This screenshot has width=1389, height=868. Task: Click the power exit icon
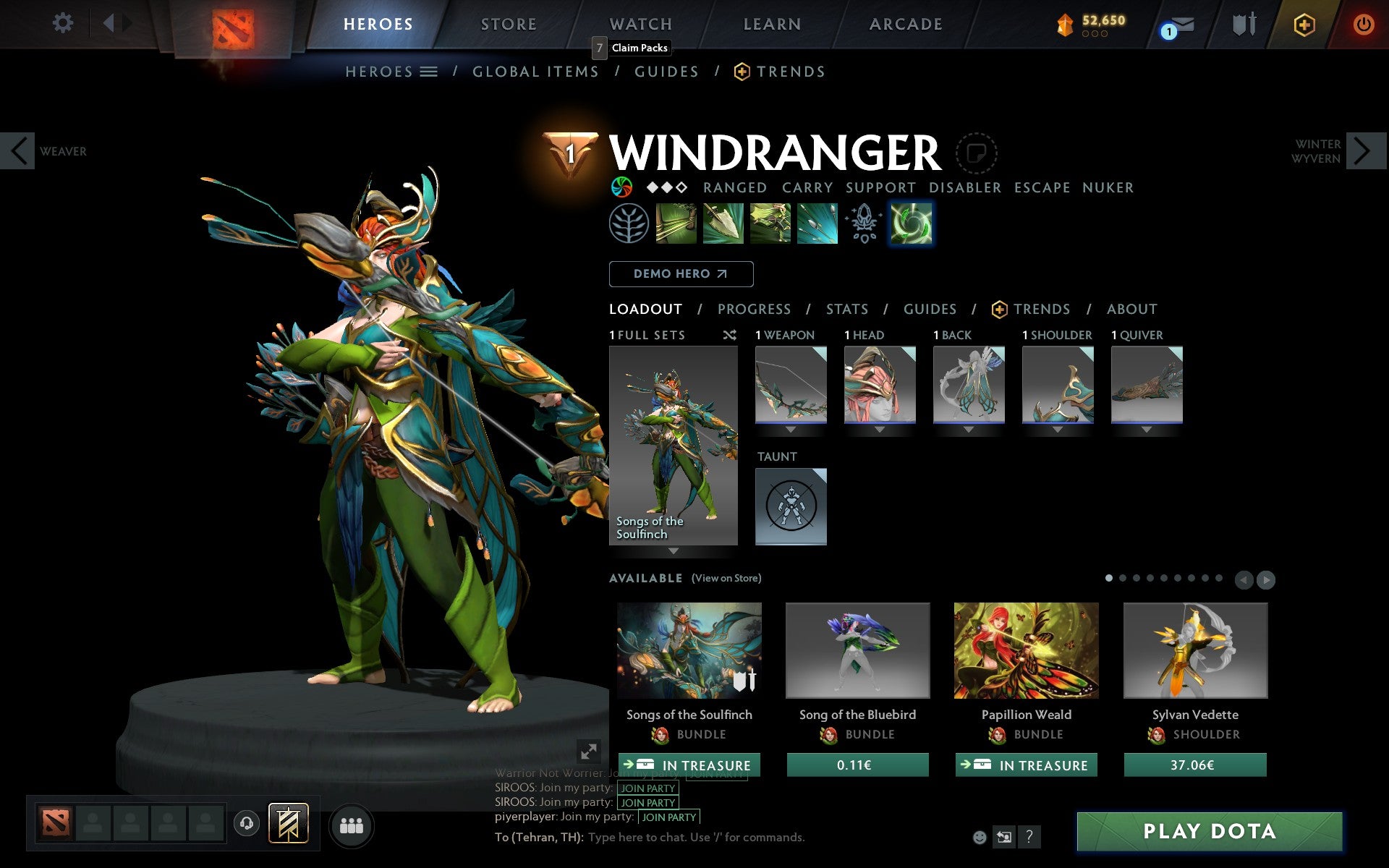[1363, 22]
